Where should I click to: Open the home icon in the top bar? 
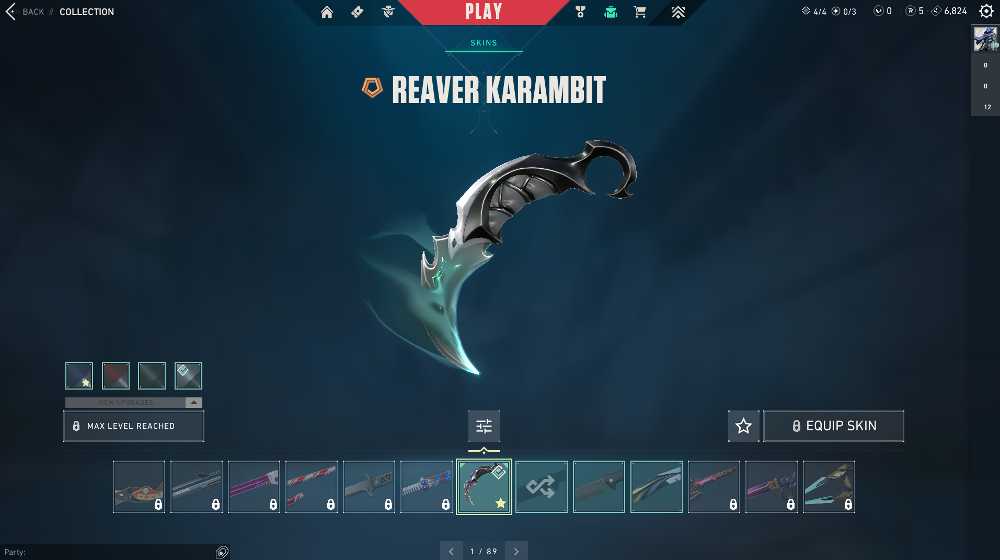click(327, 12)
